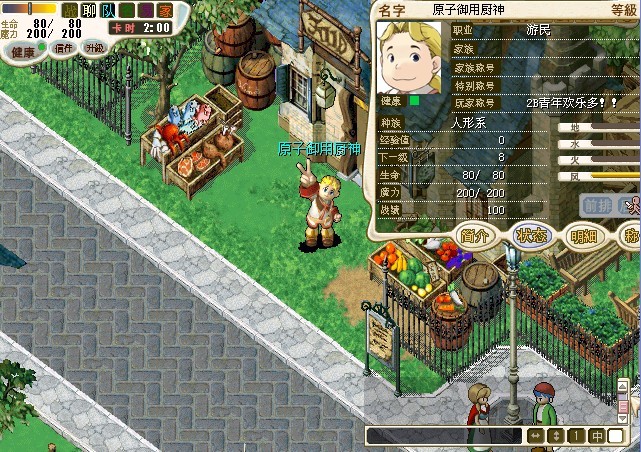The width and height of the screenshot is (641, 452).
Task: Toggle the 队 team button
Action: pyautogui.click(x=109, y=9)
